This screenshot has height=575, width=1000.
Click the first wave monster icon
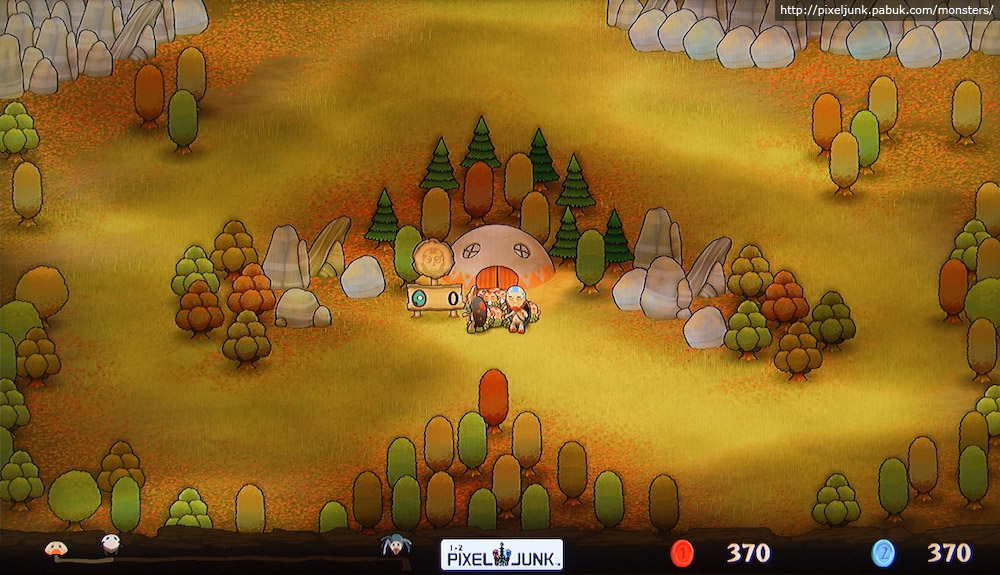coord(55,547)
